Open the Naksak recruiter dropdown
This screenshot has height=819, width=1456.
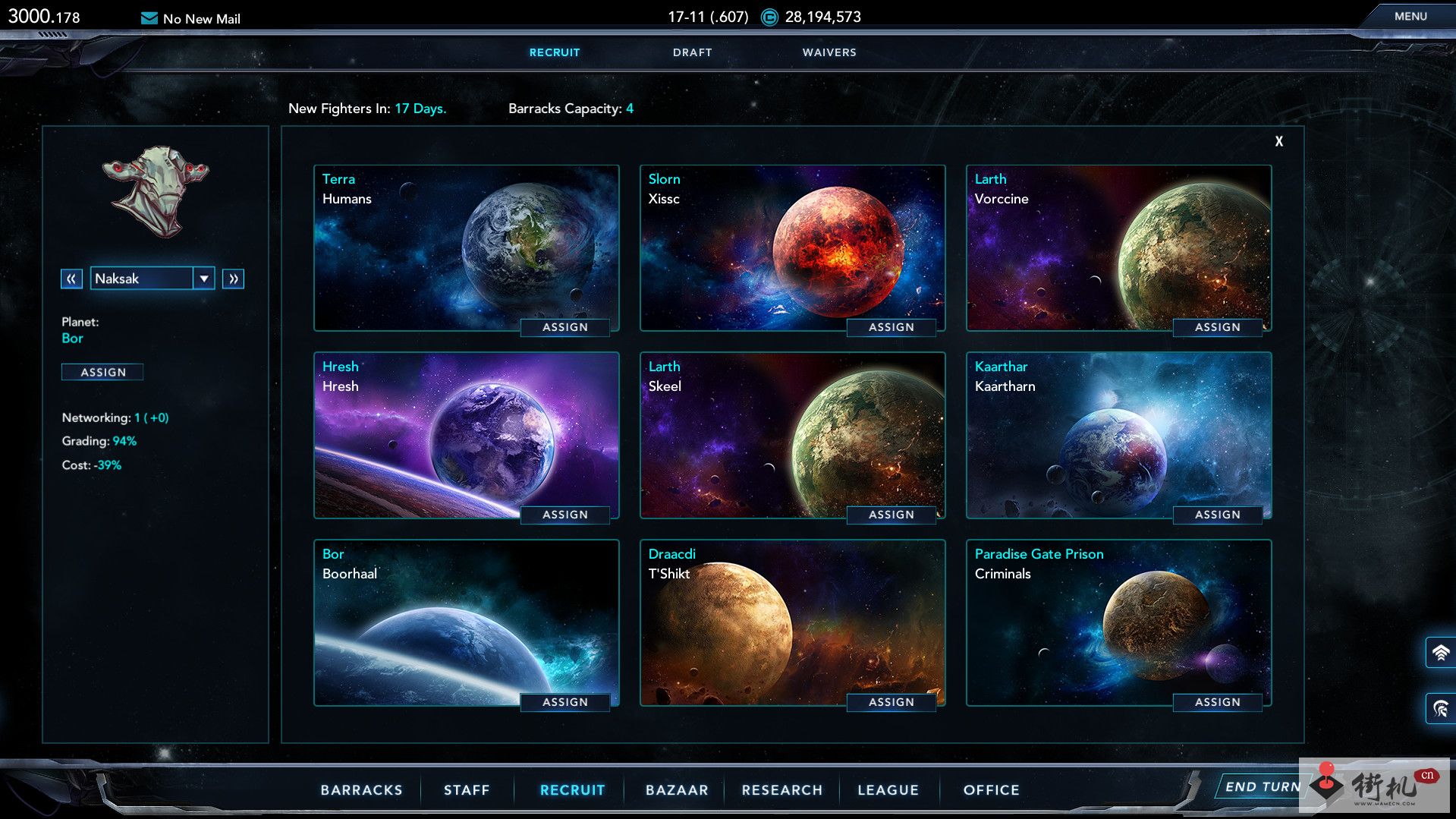(204, 279)
